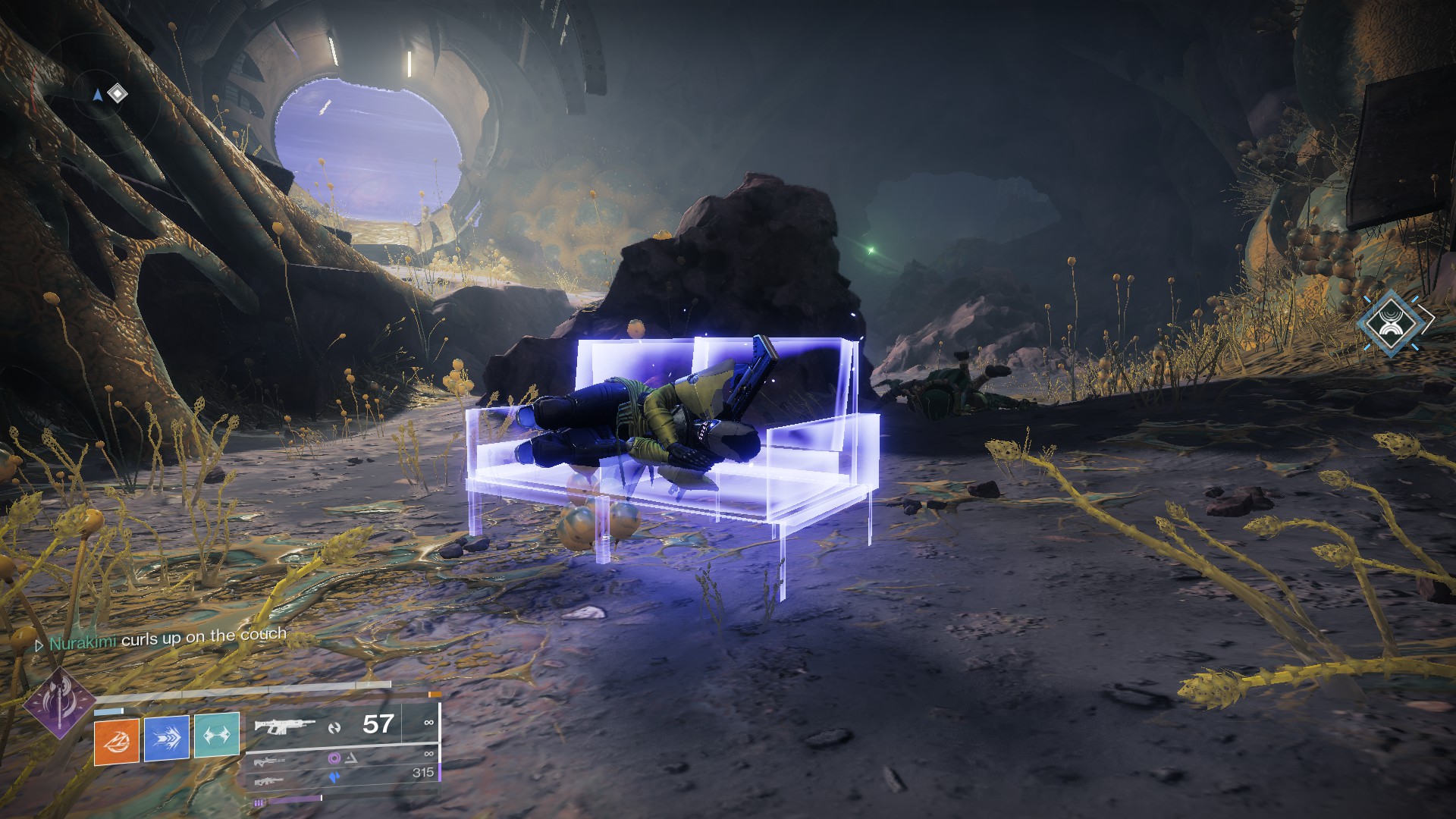Click the diamond objective marker icon

118,93
